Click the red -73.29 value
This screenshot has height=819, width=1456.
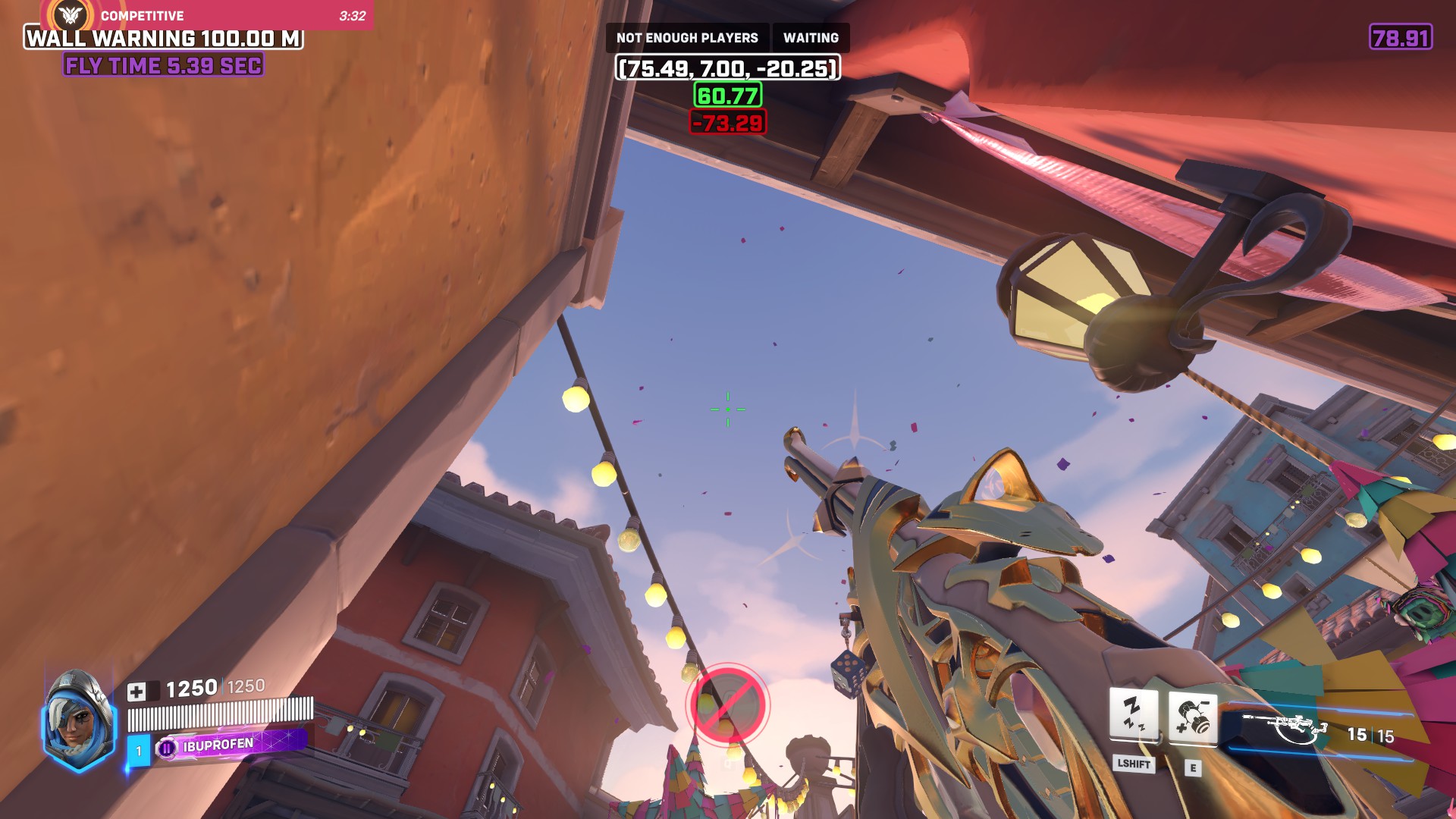tap(727, 121)
